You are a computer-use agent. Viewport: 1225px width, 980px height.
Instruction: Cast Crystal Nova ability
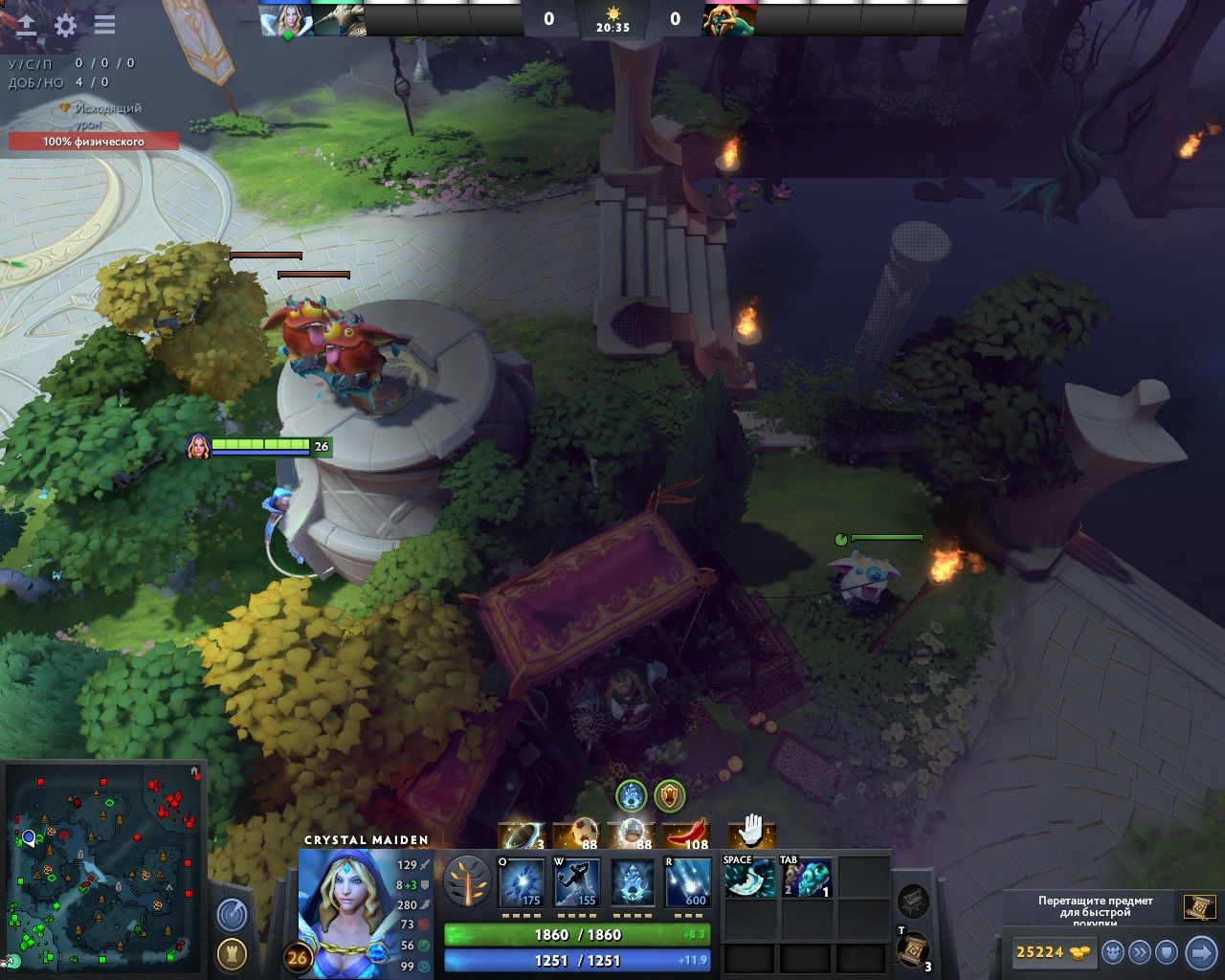[522, 882]
